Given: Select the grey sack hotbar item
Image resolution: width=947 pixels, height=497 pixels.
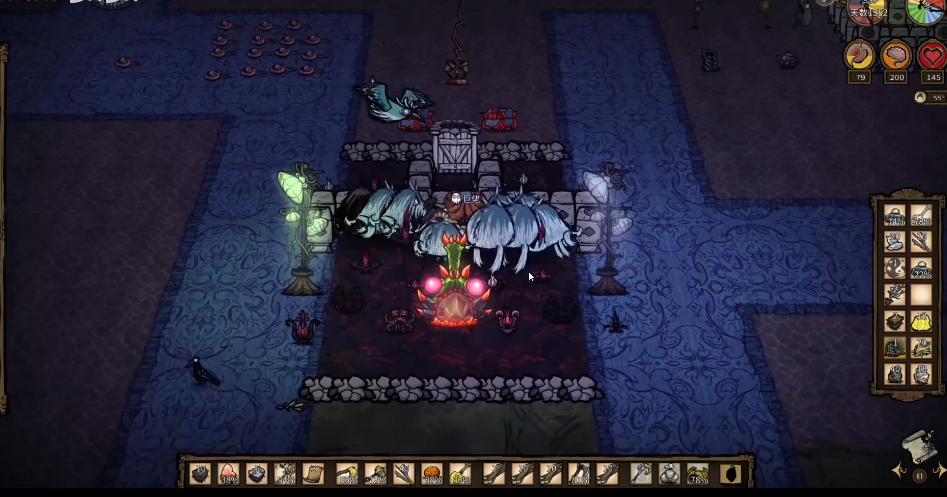Looking at the screenshot, I should [x=668, y=473].
